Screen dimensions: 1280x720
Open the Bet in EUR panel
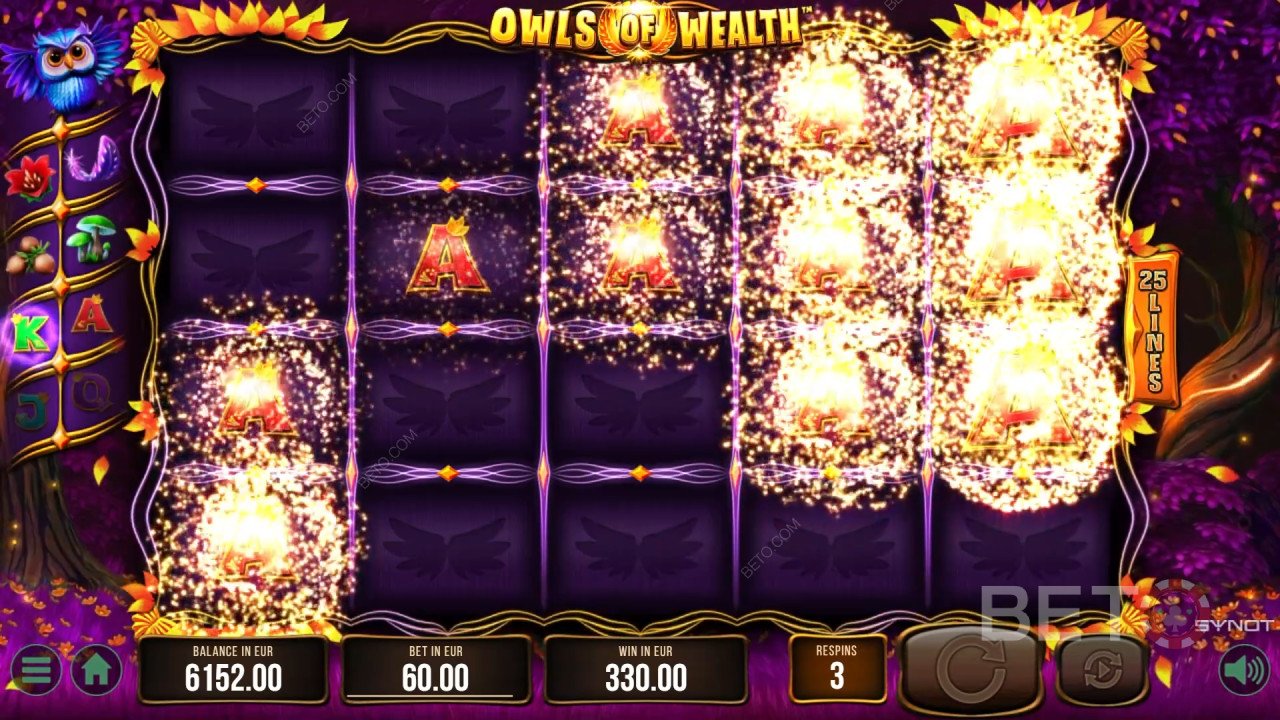click(436, 669)
